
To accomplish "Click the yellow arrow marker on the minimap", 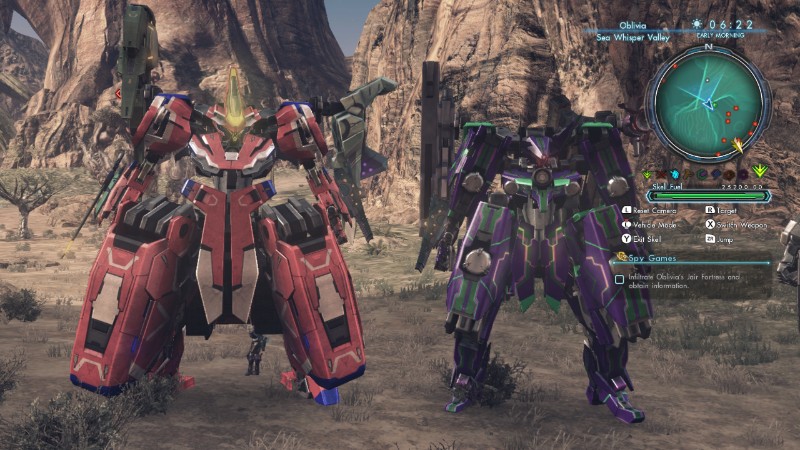I will 738,146.
